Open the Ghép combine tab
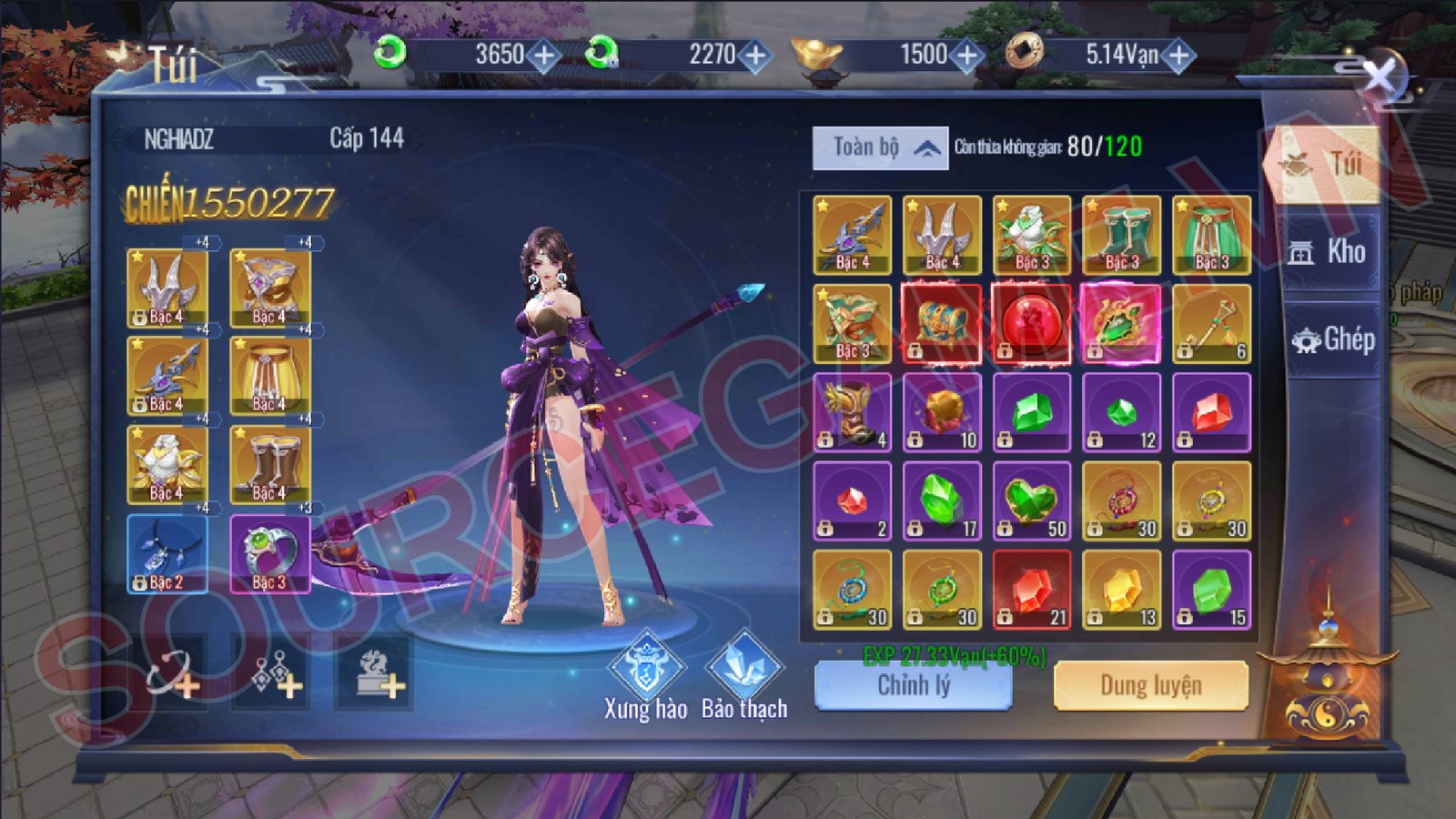This screenshot has width=1456, height=819. click(1332, 339)
